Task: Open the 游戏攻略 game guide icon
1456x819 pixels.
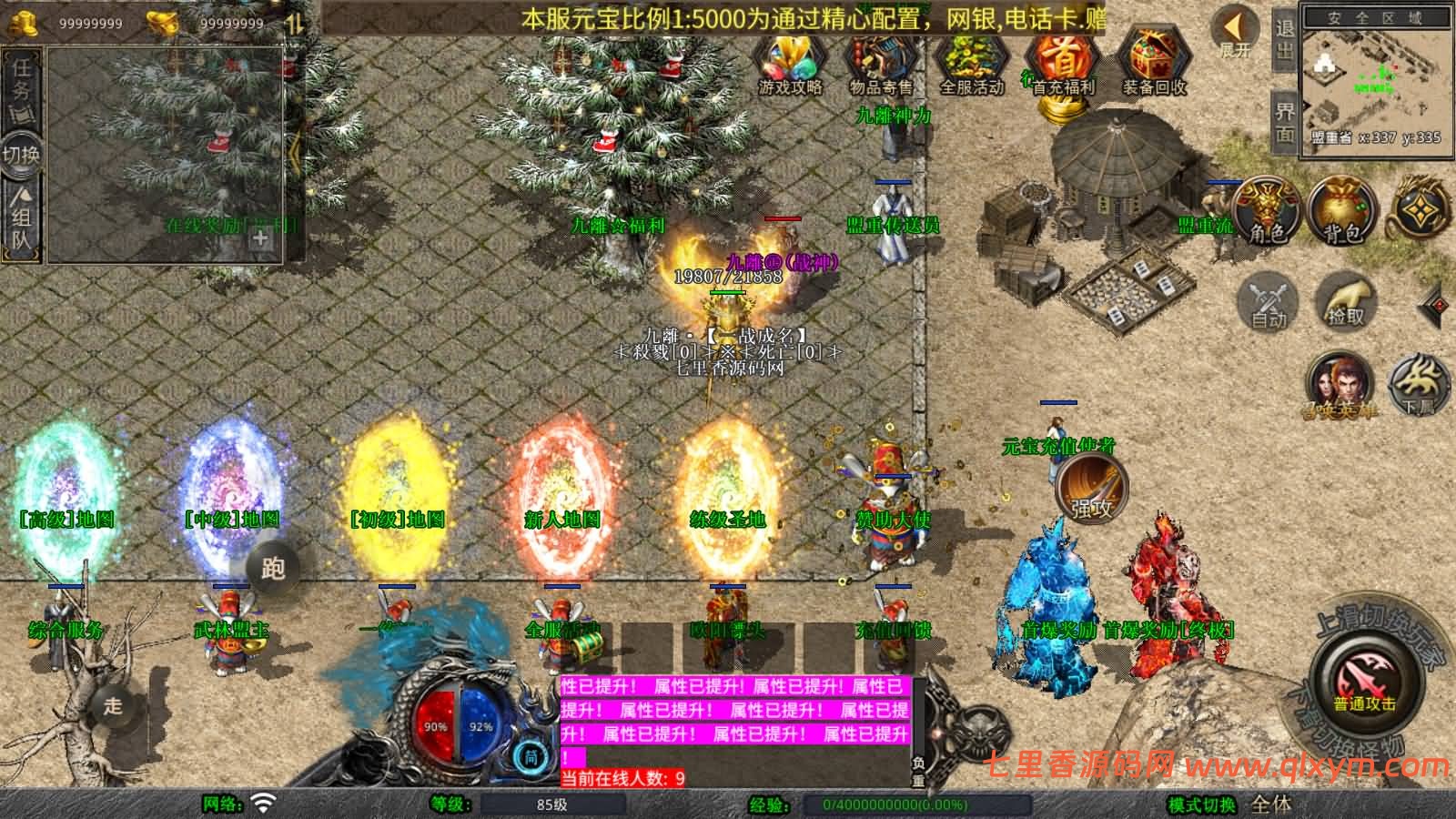Action: [790, 66]
